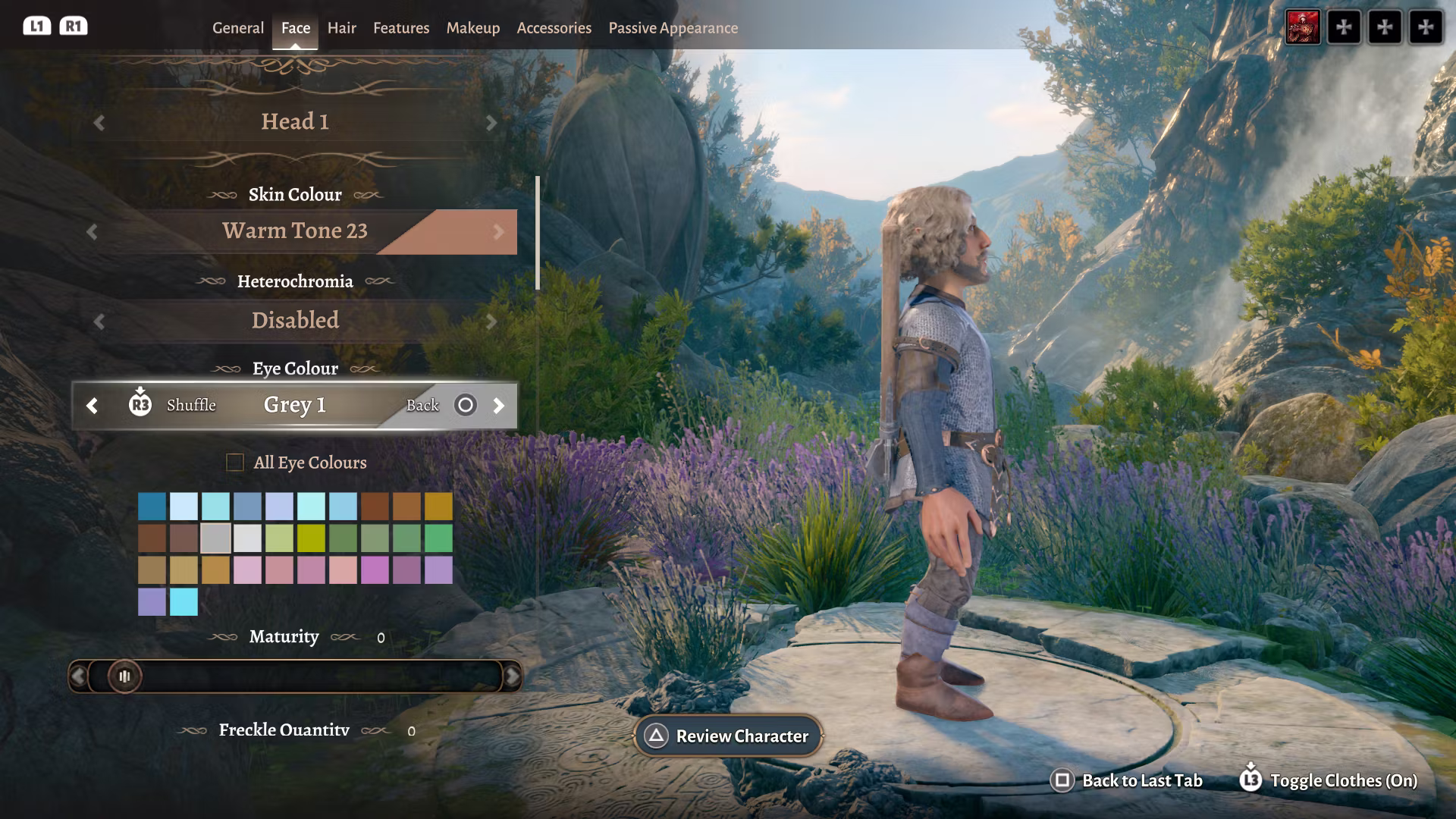The image size is (1456, 819).
Task: Cycle to previous eye colour
Action: click(93, 406)
